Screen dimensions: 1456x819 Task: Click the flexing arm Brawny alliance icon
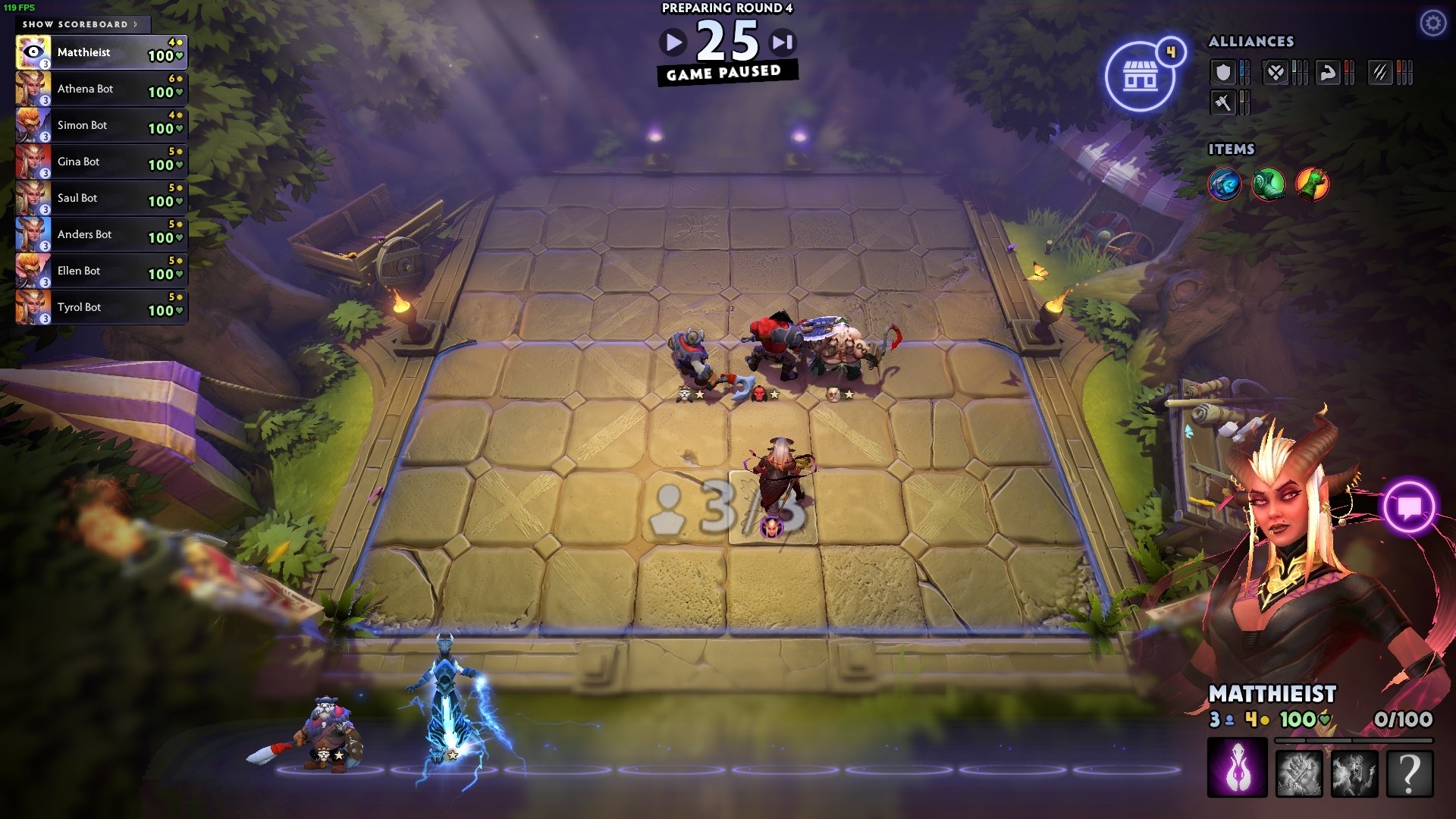point(1327,72)
